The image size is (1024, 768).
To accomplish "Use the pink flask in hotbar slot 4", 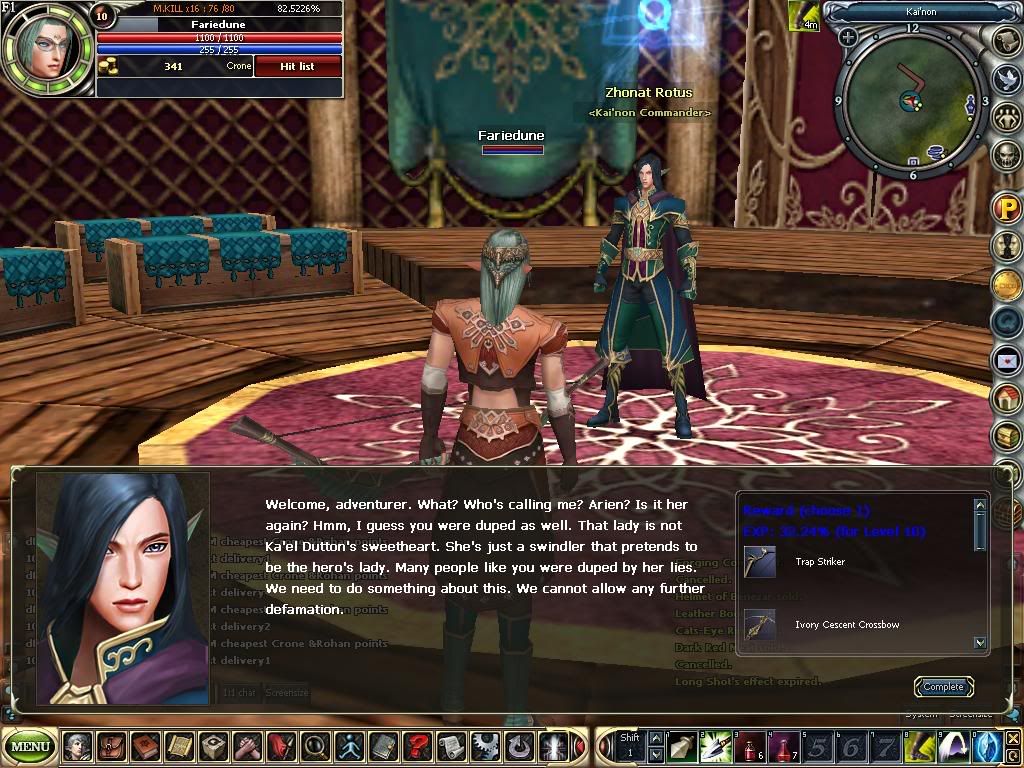I will click(785, 746).
